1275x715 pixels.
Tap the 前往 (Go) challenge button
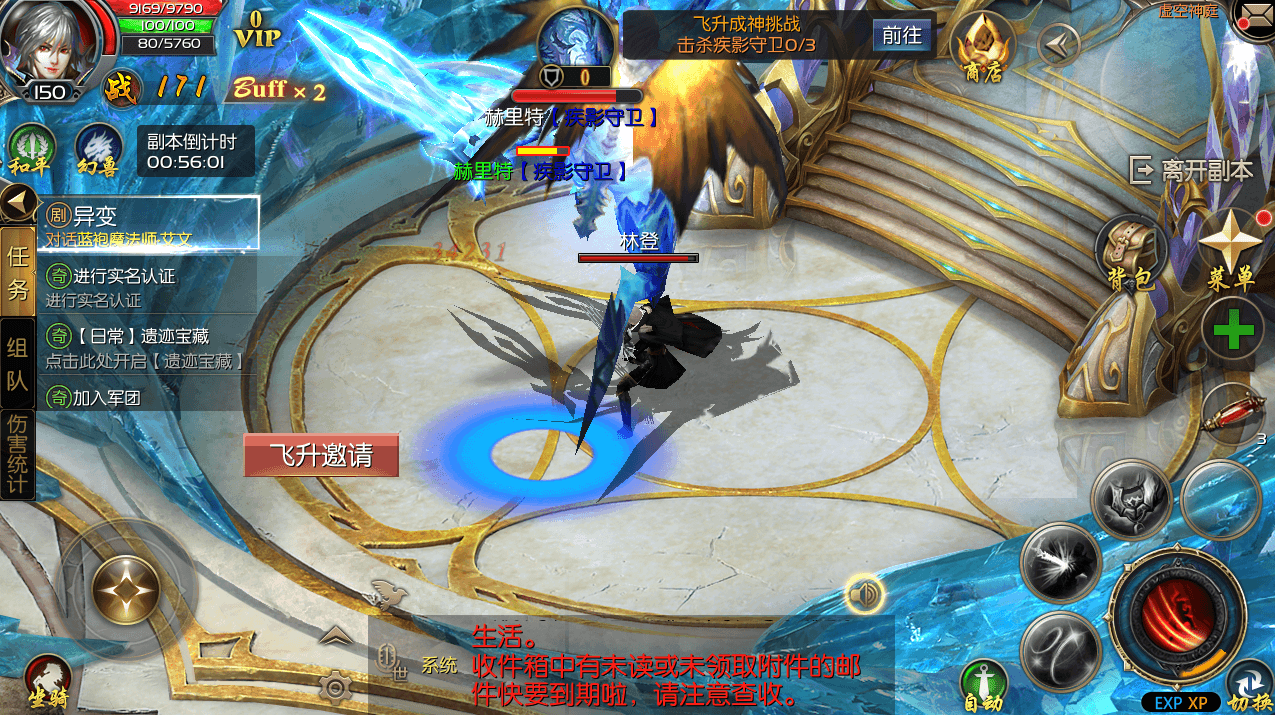pos(901,36)
